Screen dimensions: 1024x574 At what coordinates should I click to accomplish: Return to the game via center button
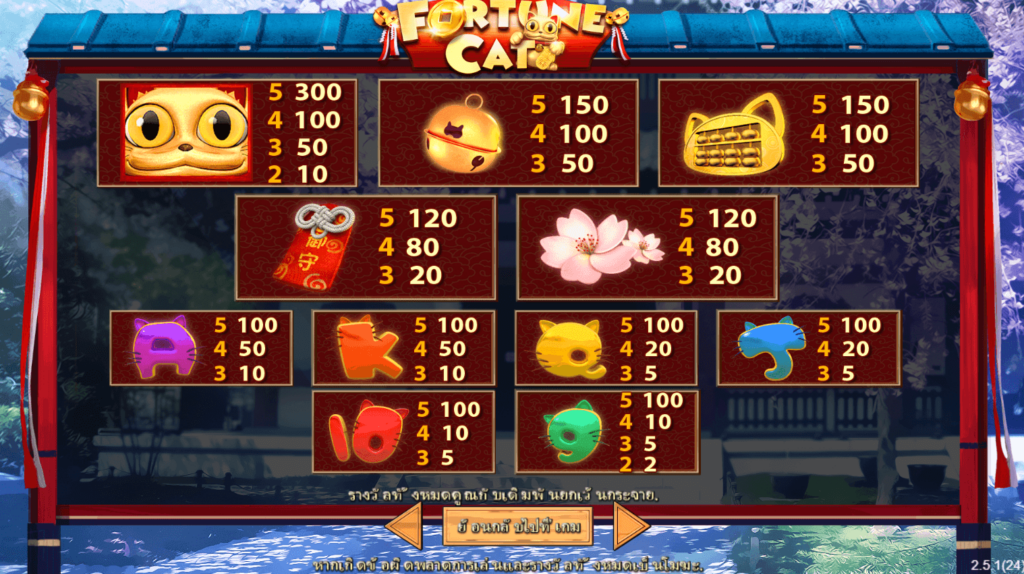point(517,526)
